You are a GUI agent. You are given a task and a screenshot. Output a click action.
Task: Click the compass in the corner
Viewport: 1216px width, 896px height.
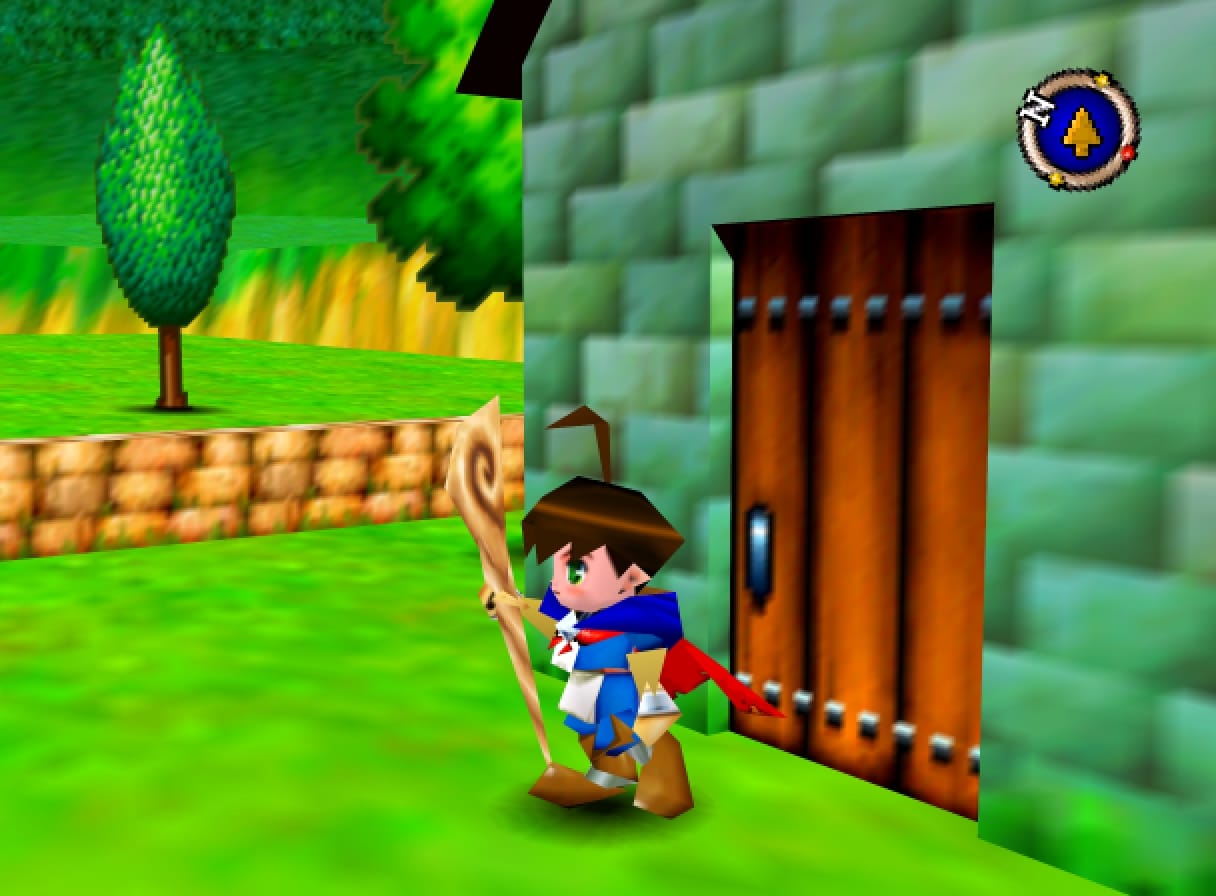[x=1079, y=131]
